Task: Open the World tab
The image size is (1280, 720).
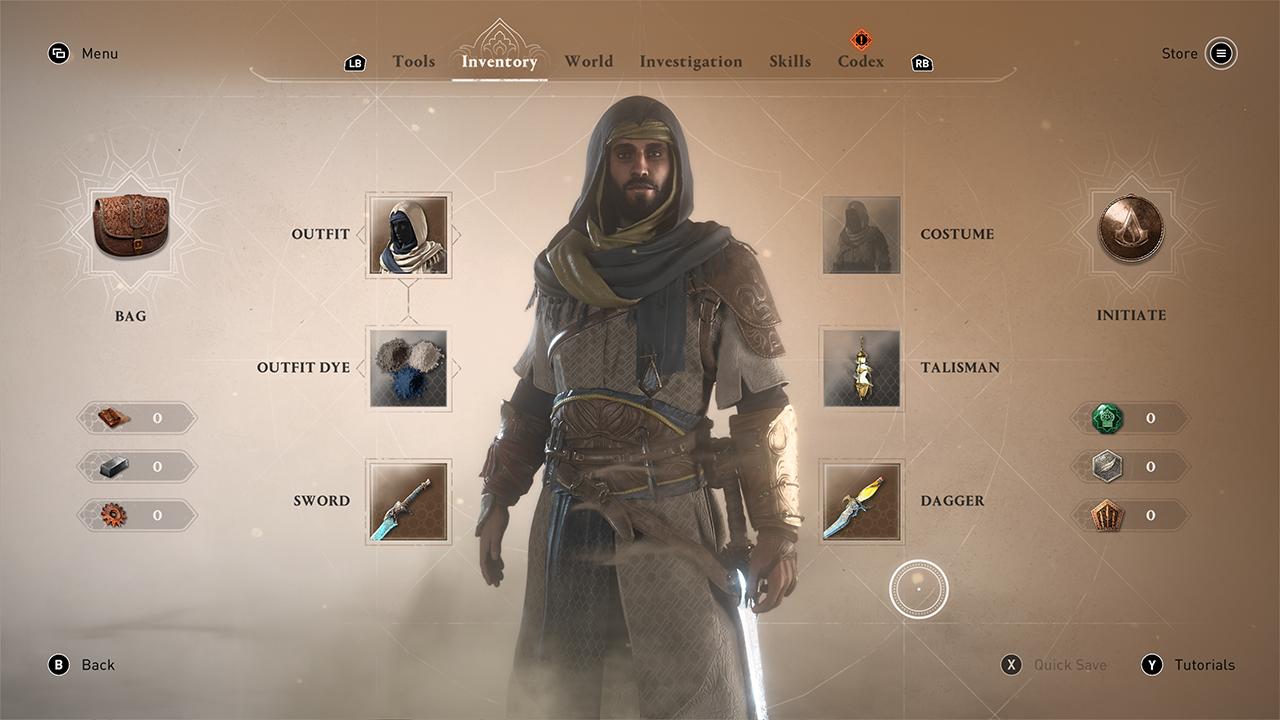Action: coord(588,61)
